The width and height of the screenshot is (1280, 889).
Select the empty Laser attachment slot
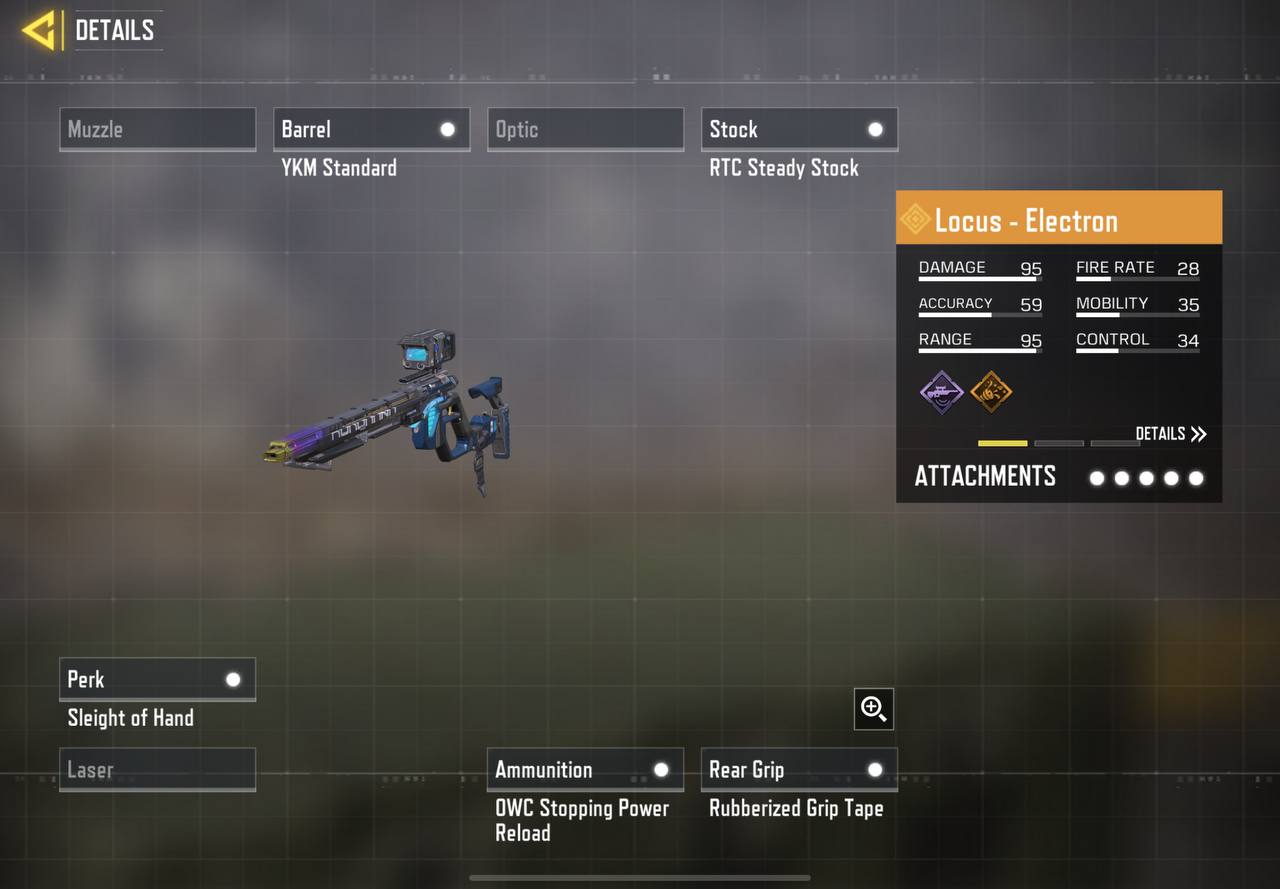[157, 770]
